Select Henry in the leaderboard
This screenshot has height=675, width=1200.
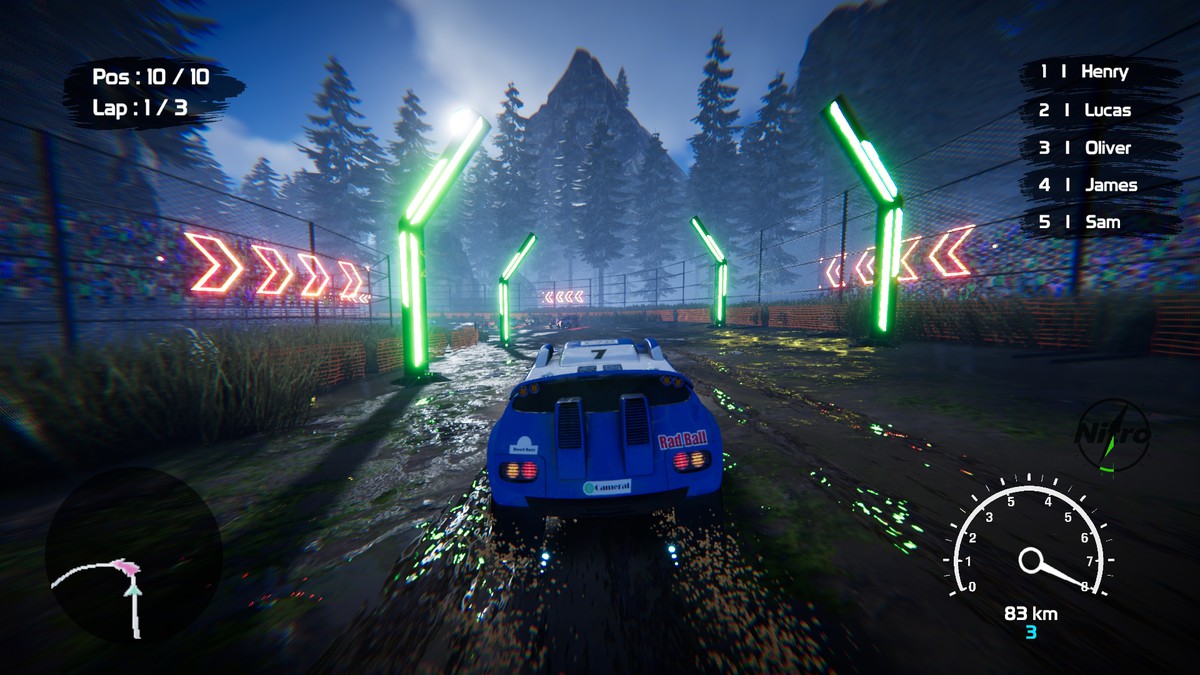tap(1097, 72)
